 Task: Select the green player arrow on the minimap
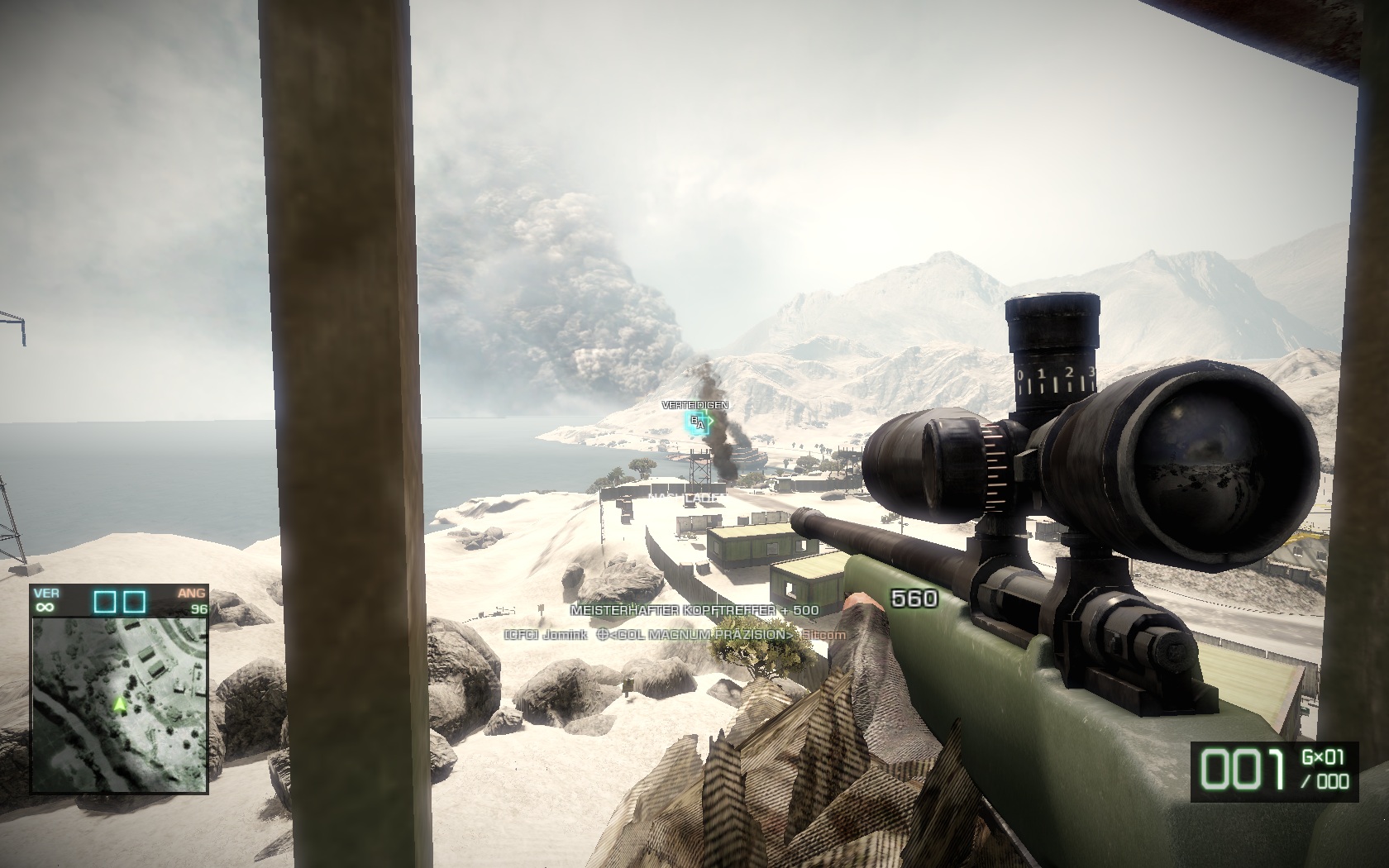tap(121, 704)
